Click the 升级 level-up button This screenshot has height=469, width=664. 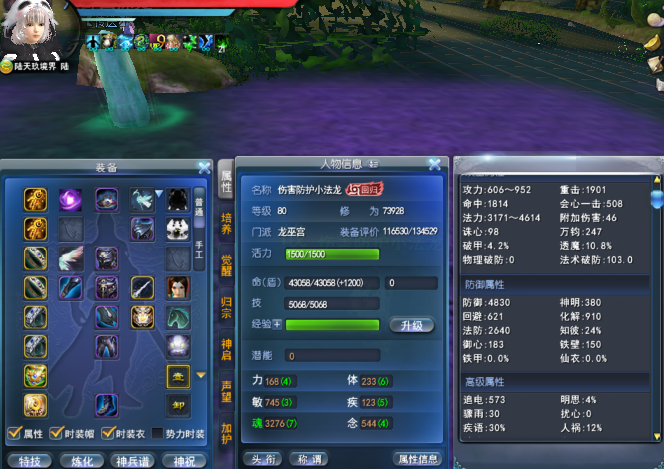click(x=413, y=325)
